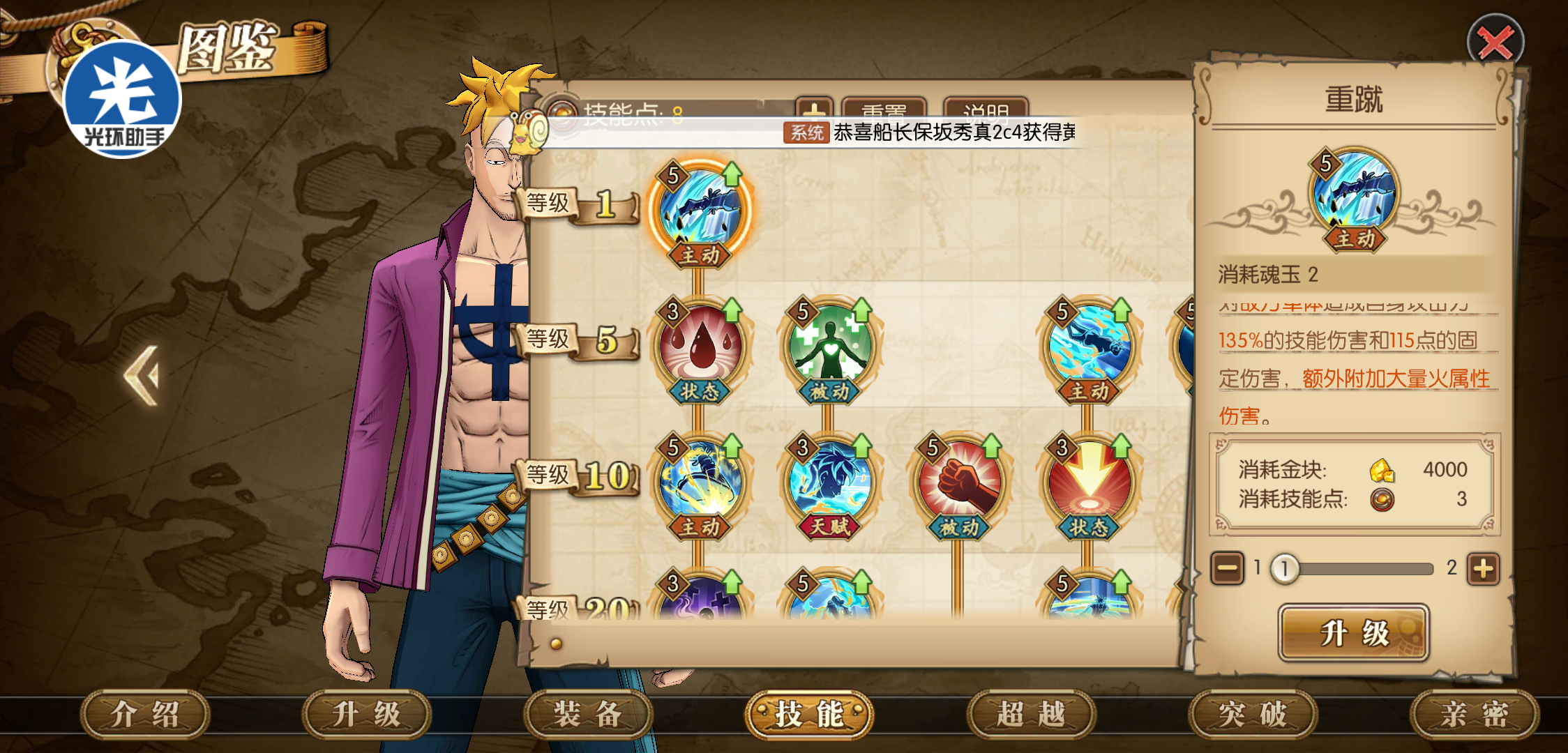Screen dimensions: 1568x753
Task: Open the 亲密 intimacy tab
Action: coord(1474,715)
